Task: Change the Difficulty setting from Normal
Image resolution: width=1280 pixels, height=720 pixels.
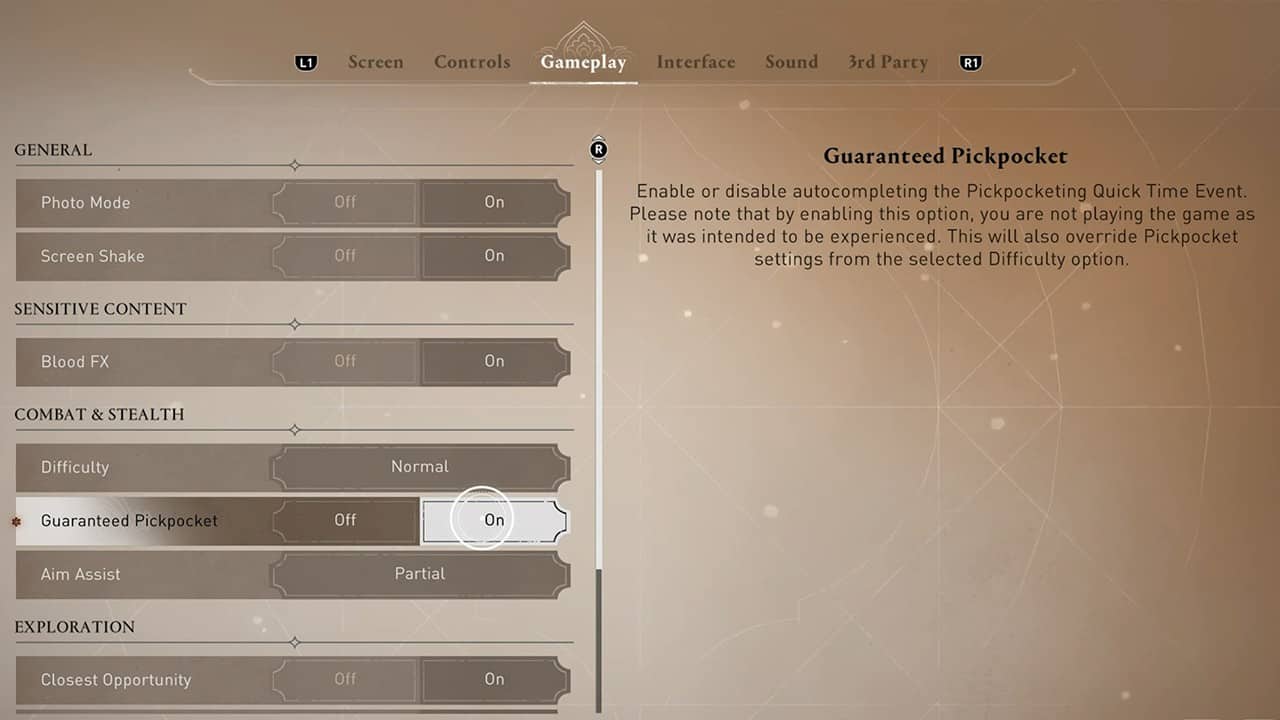Action: tap(420, 467)
